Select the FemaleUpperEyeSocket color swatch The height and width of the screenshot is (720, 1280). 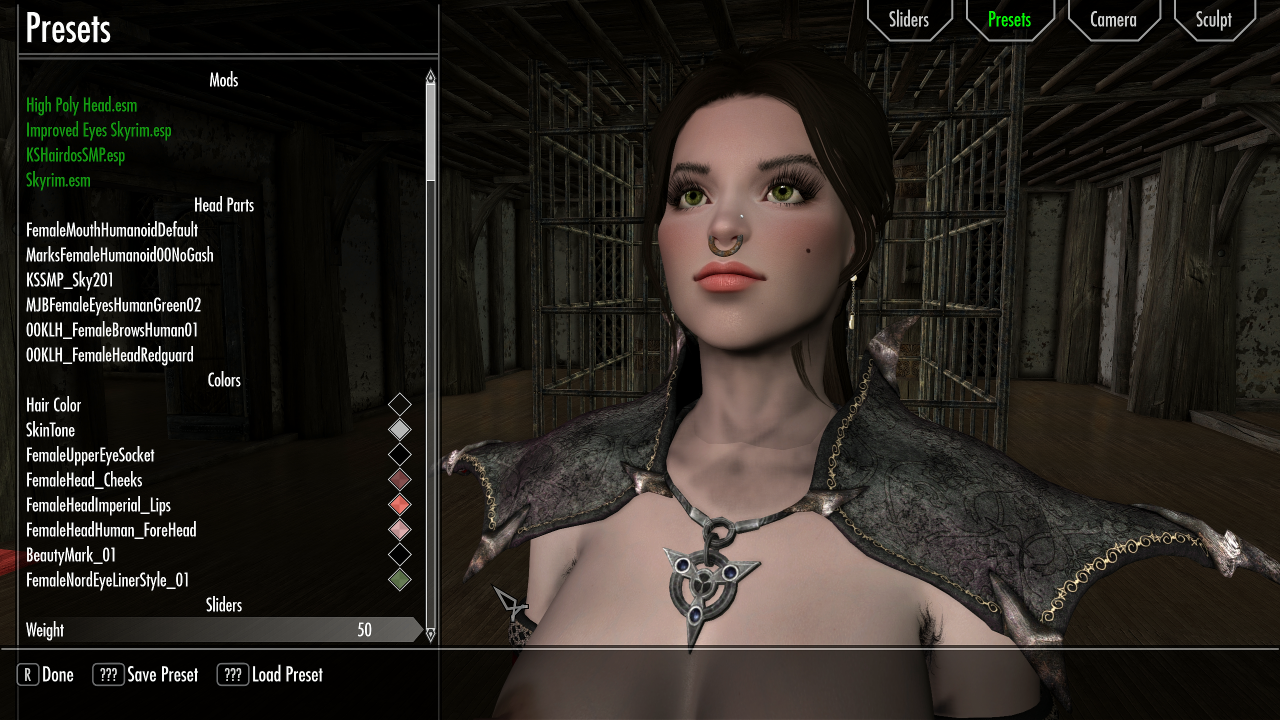click(x=400, y=455)
